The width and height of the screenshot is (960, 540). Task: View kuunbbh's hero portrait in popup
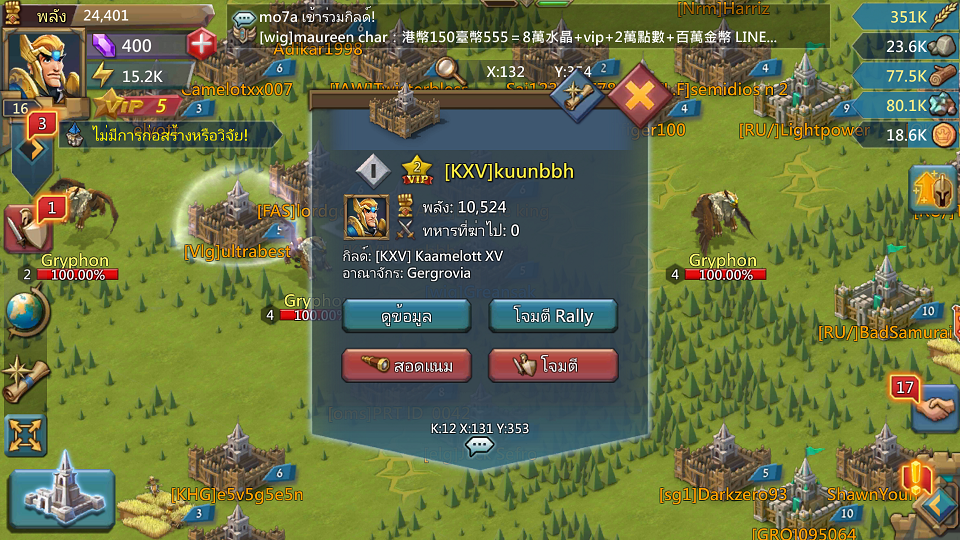pos(367,217)
